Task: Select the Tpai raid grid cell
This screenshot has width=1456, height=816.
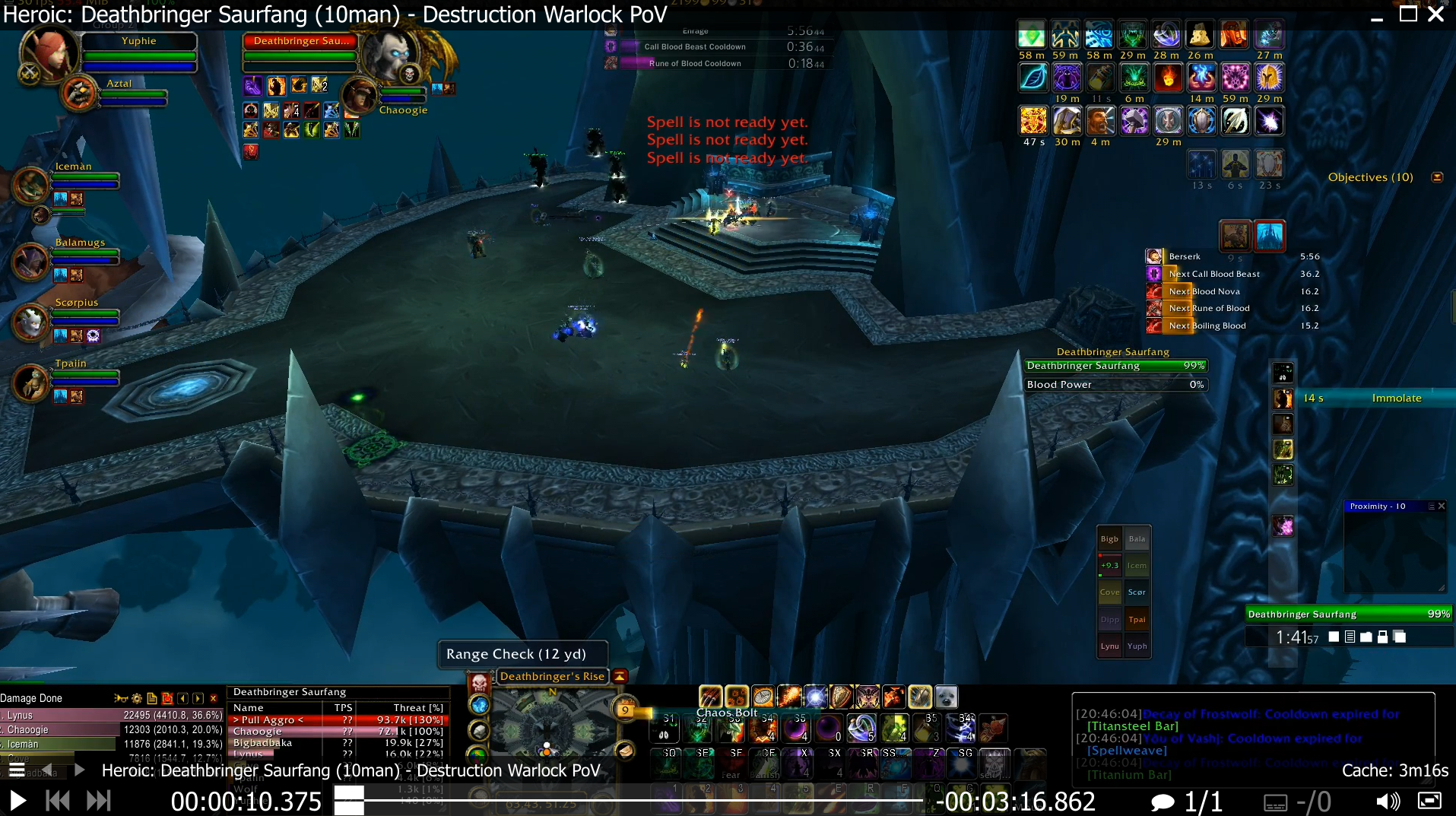Action: (1137, 620)
